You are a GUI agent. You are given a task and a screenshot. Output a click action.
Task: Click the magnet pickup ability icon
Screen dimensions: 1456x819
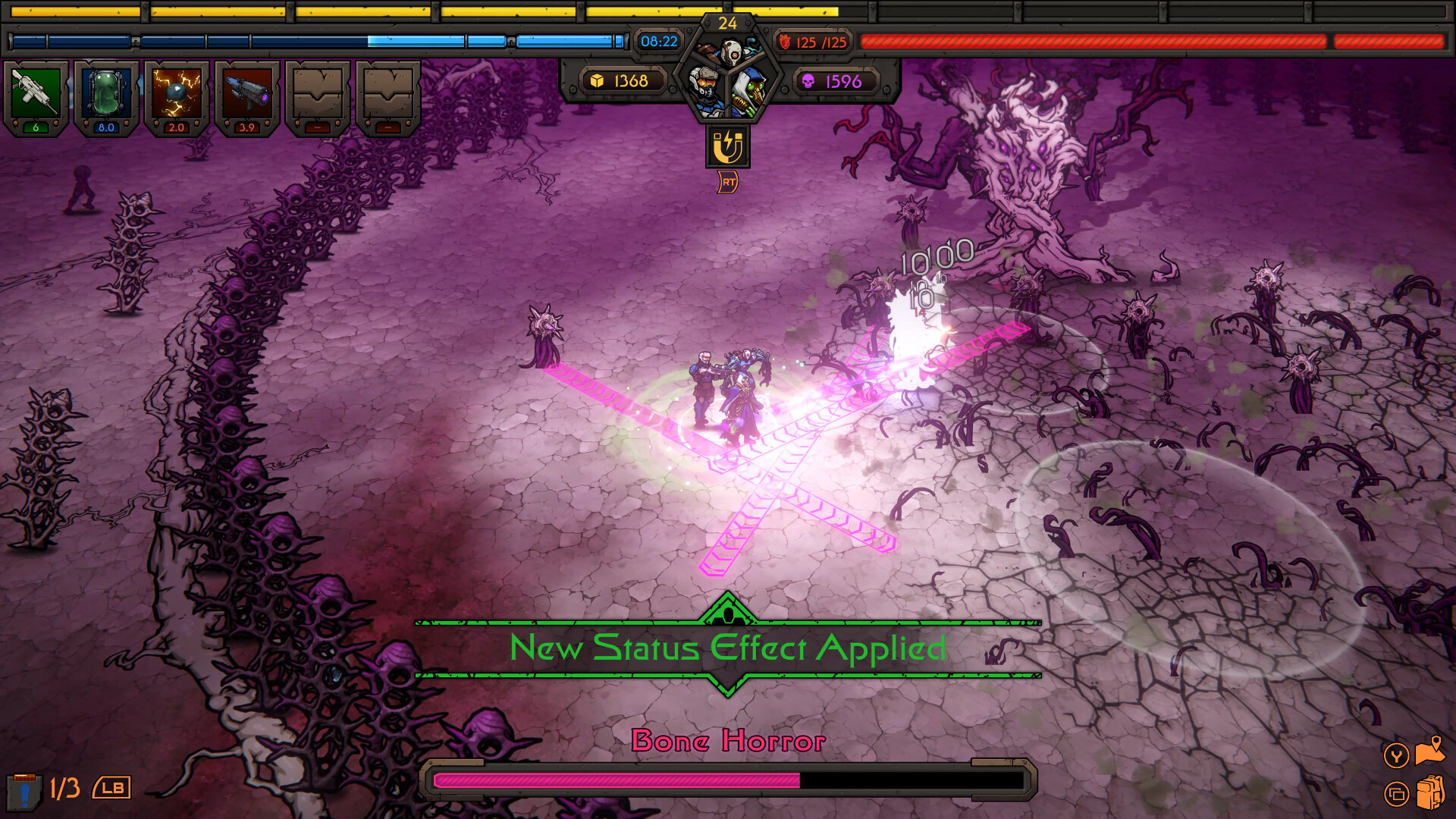tap(729, 146)
